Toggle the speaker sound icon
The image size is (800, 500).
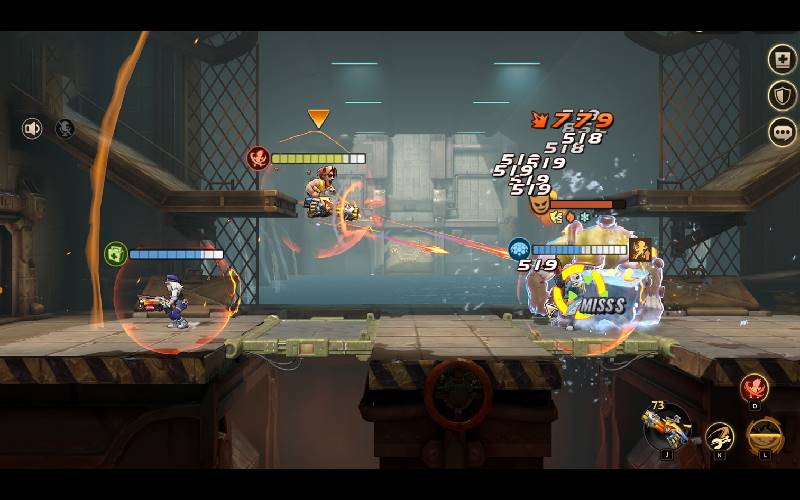point(32,129)
